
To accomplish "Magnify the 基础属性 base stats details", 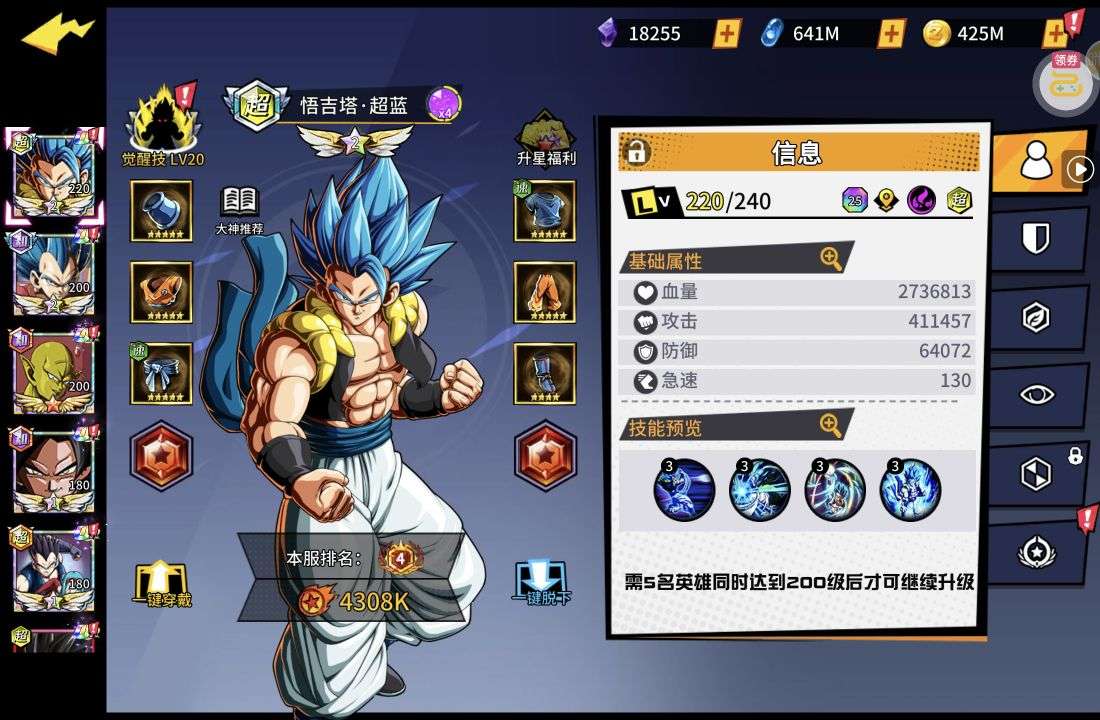I will pos(831,259).
